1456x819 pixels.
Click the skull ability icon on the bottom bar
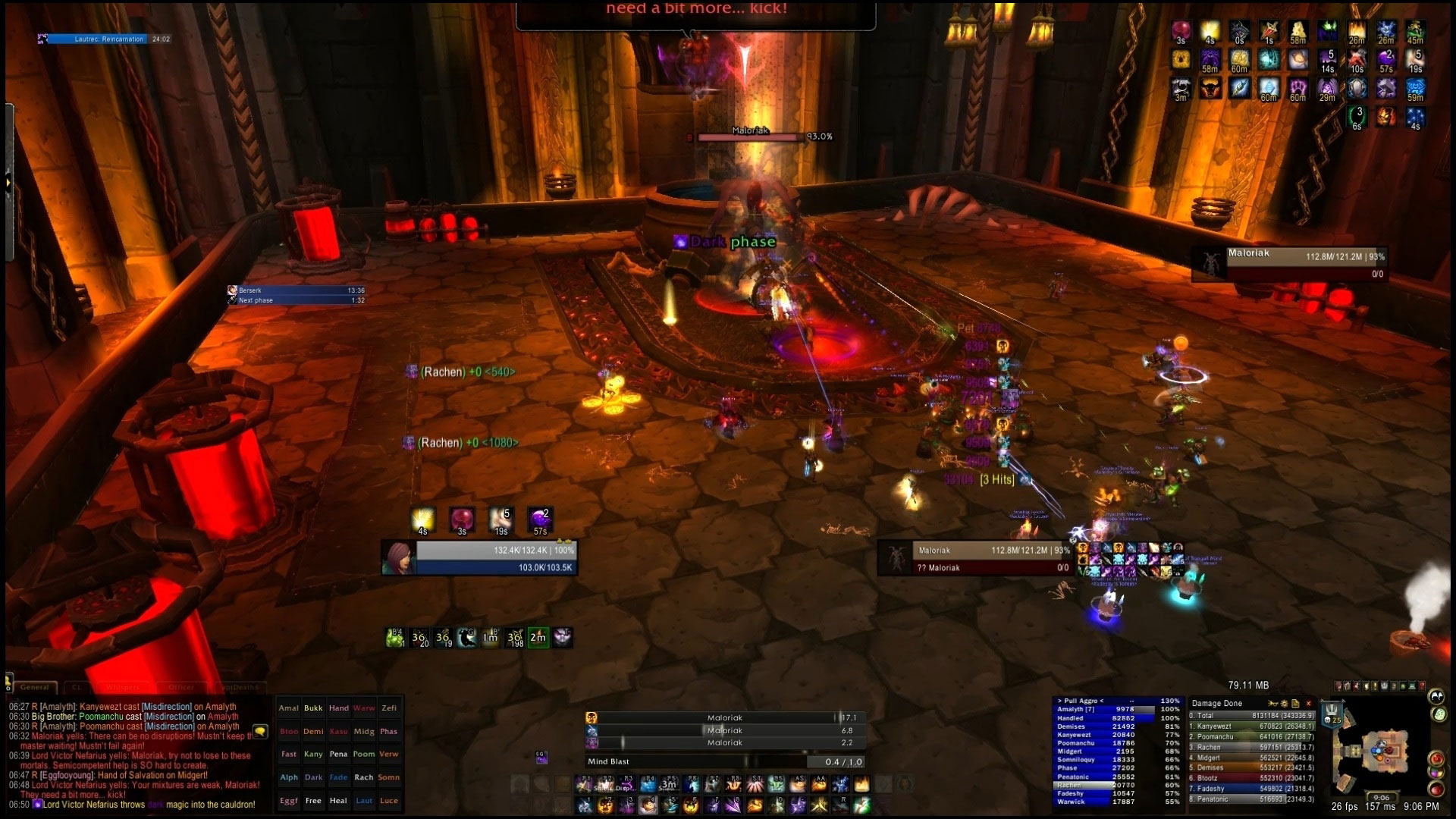607,805
